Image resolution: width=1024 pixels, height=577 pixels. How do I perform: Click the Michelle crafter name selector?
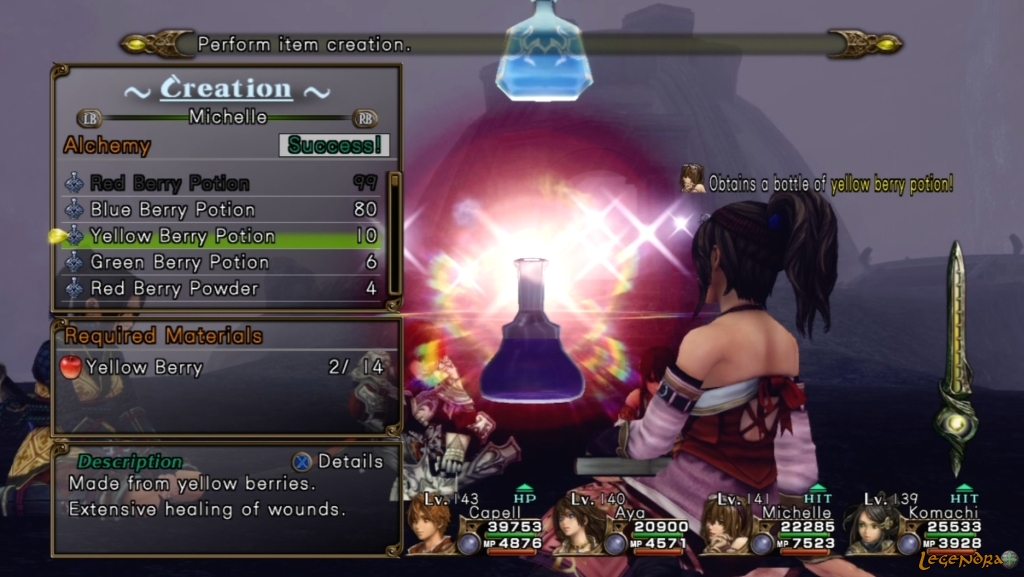[x=228, y=117]
